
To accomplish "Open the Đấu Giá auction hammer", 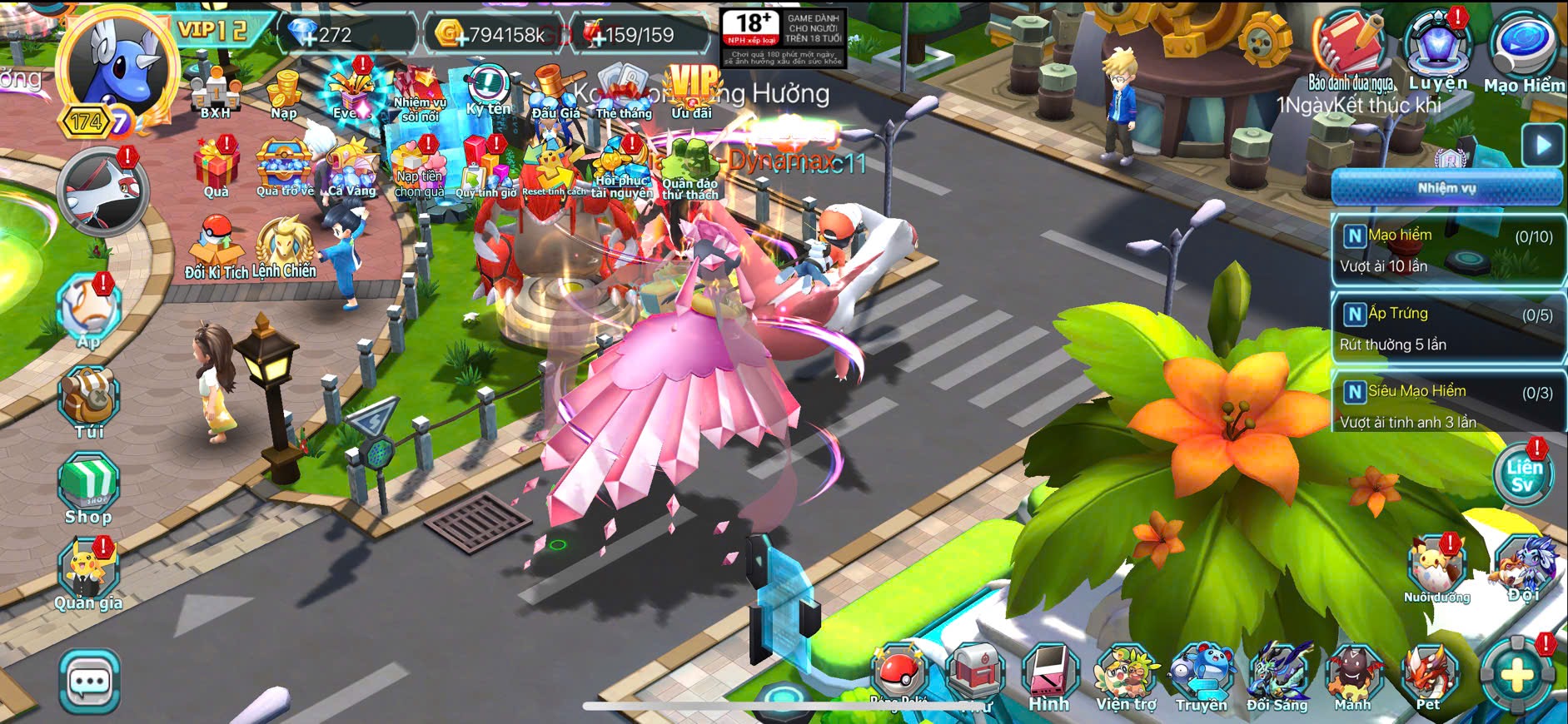I will pos(555,92).
